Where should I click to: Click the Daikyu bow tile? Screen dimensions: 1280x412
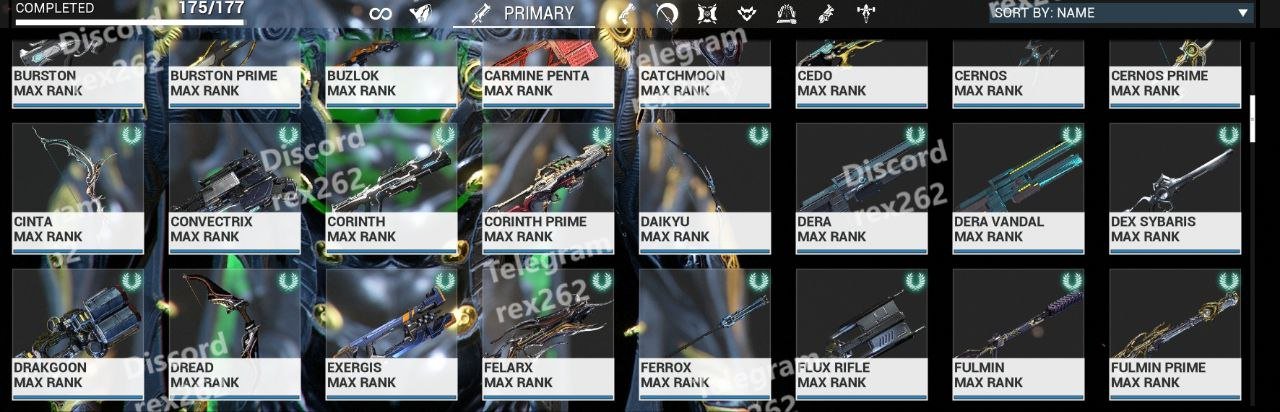705,189
